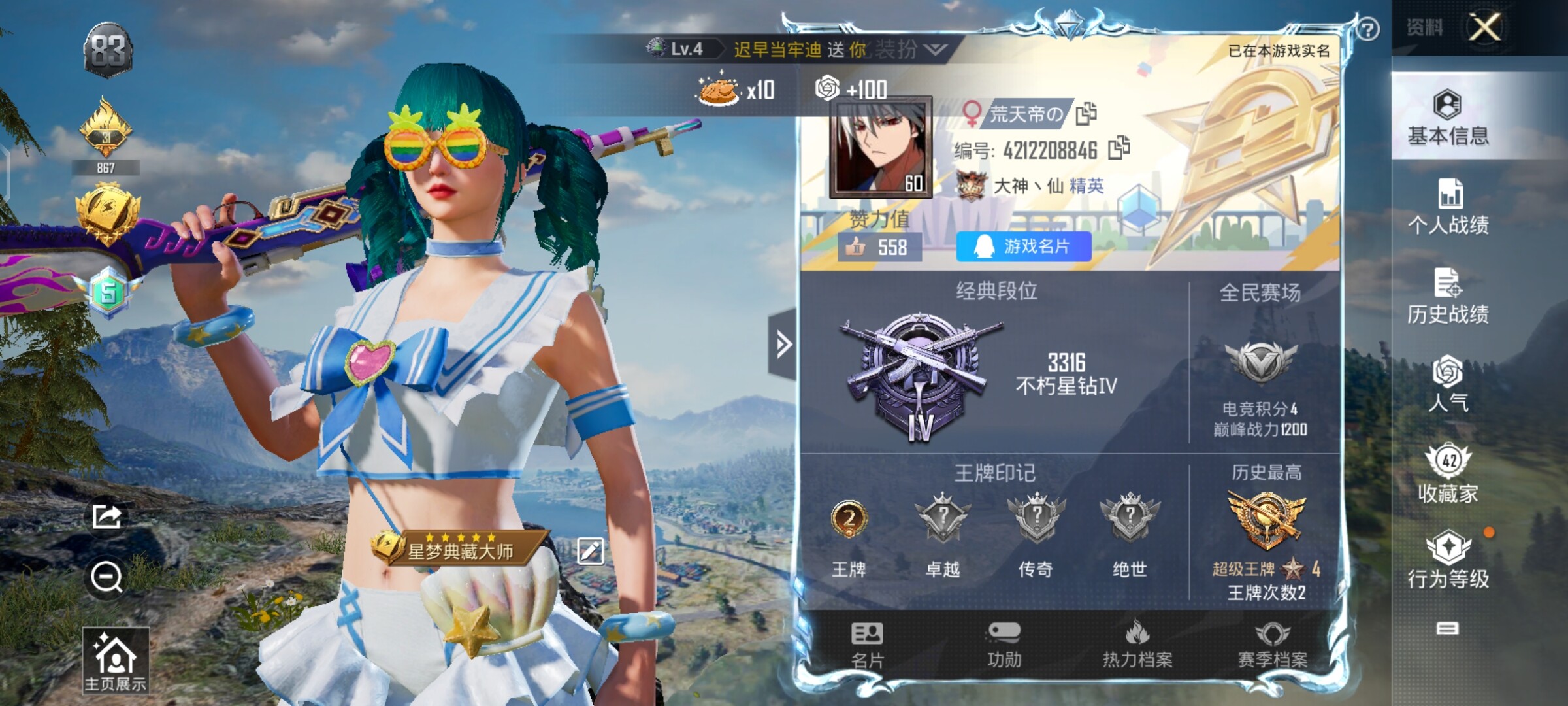Click the blue 游戏名片 button

click(x=1023, y=246)
